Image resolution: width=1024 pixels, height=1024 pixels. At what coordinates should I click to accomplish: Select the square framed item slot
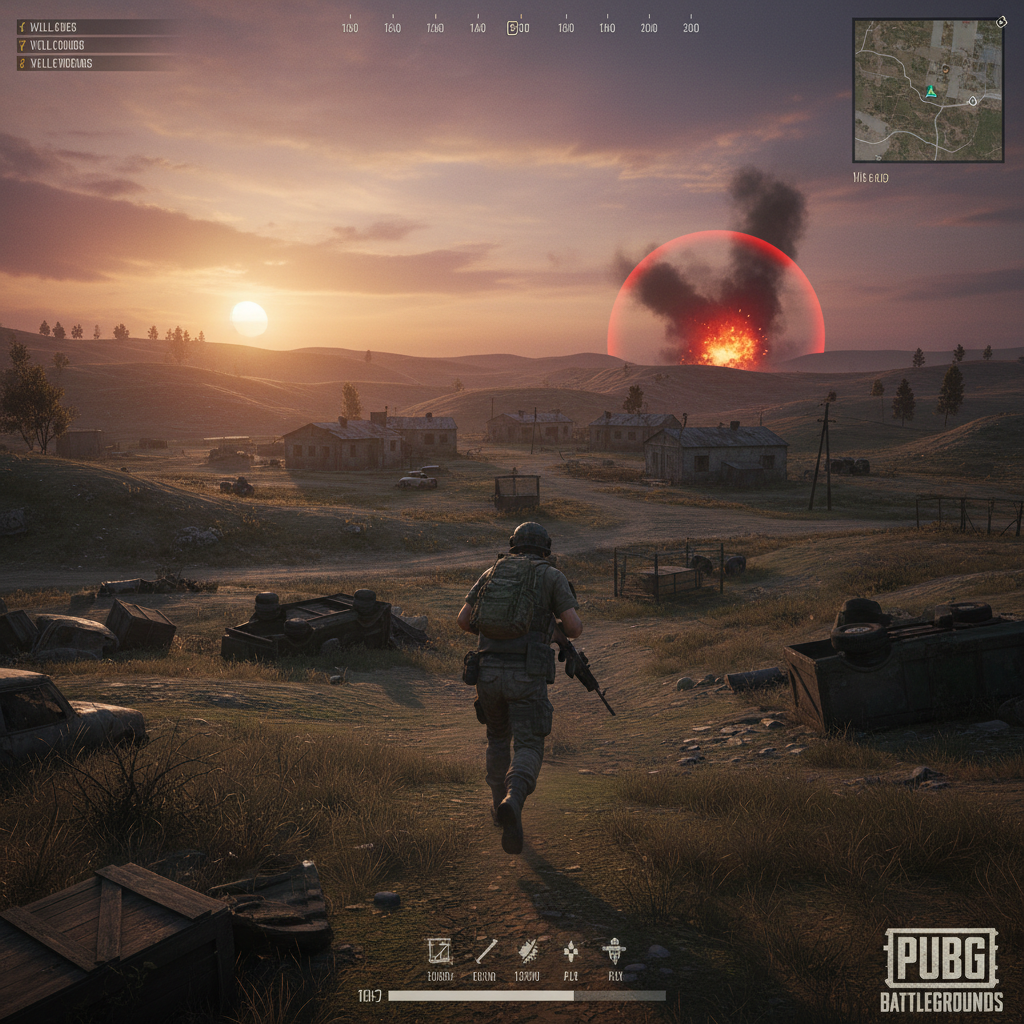click(x=438, y=951)
